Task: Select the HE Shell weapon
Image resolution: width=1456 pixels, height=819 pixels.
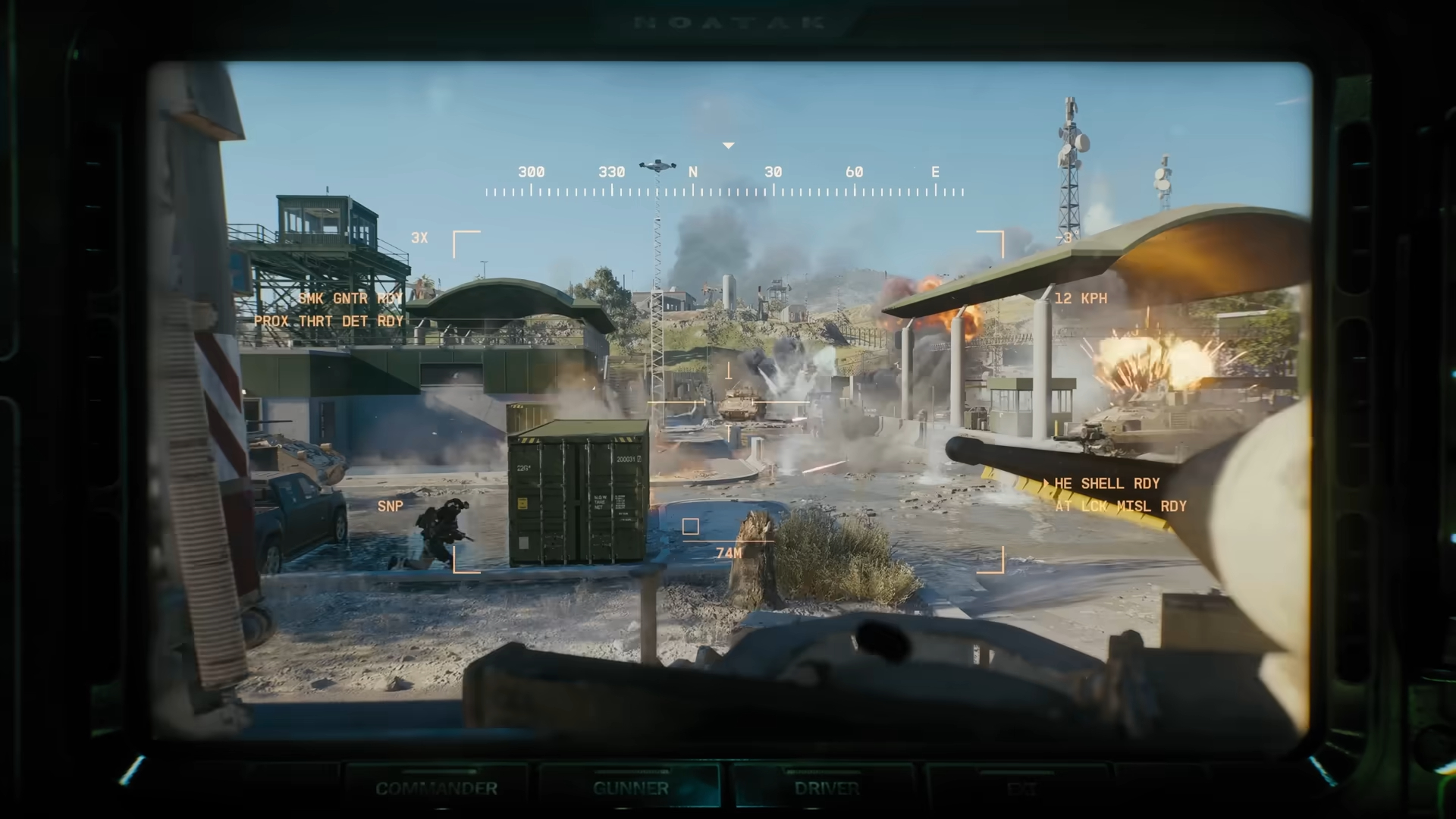Action: (x=1106, y=483)
